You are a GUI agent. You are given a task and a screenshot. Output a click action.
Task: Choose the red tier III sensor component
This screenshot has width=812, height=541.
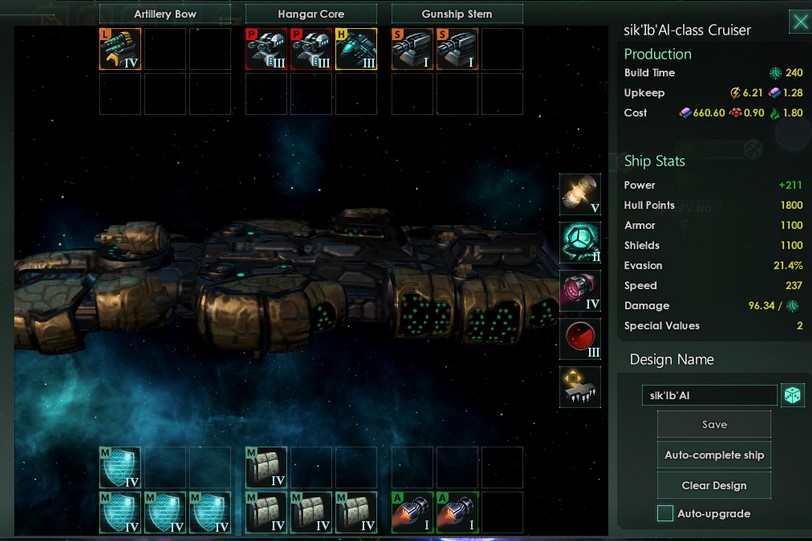pyautogui.click(x=580, y=339)
